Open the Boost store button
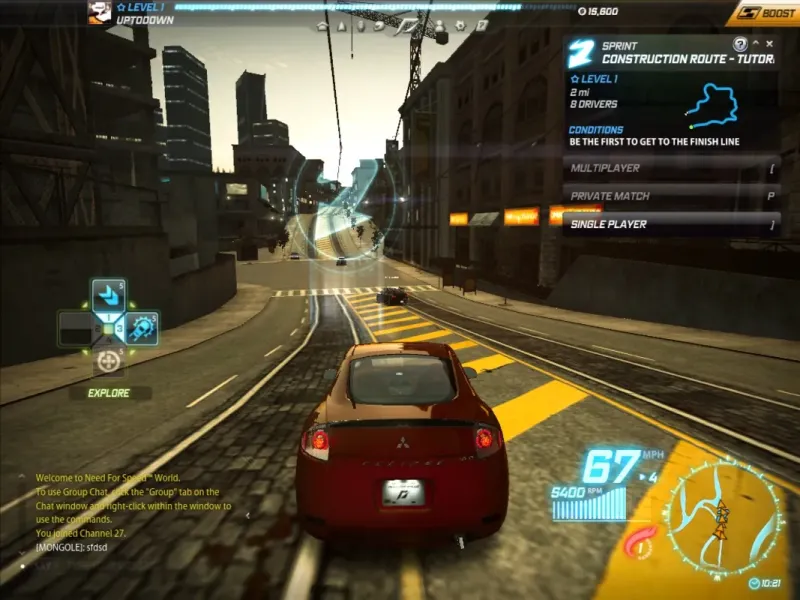 [x=762, y=13]
